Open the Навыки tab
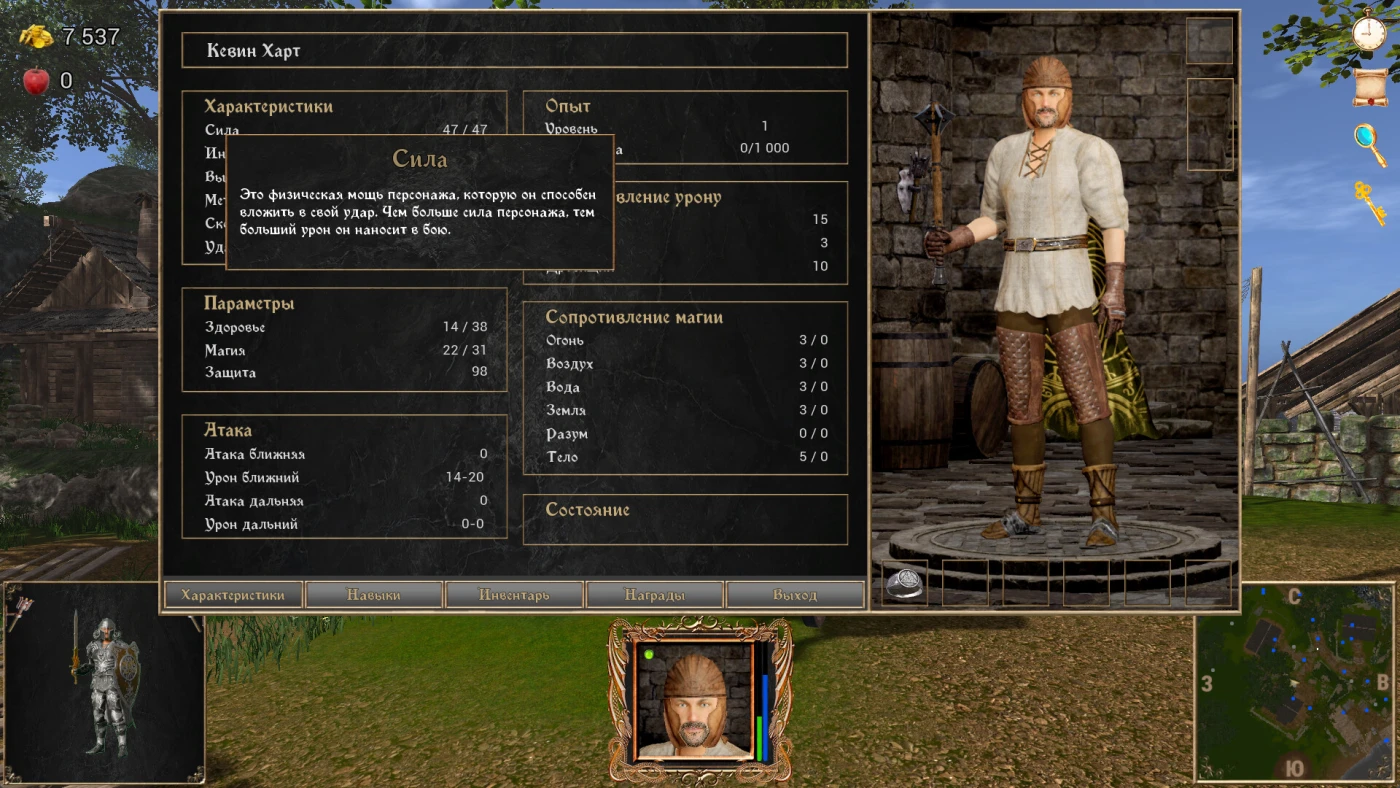The height and width of the screenshot is (788, 1400). (x=374, y=595)
